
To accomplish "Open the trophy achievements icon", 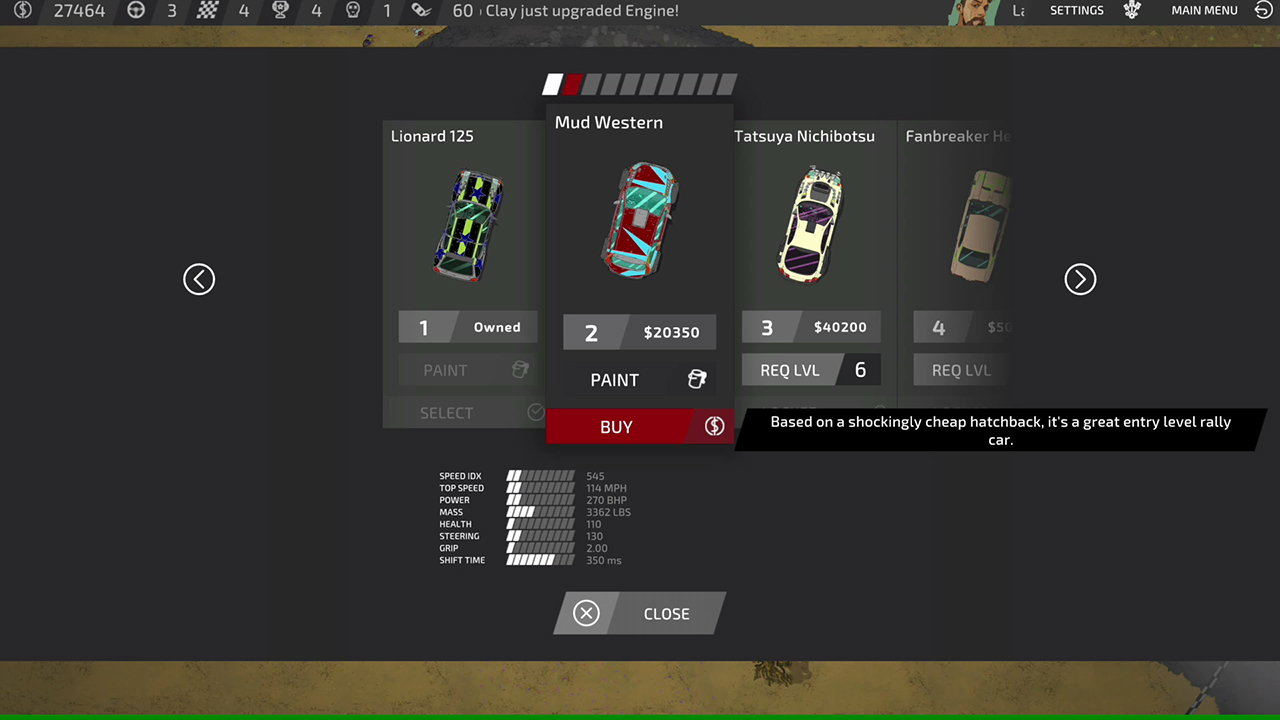I will 281,11.
